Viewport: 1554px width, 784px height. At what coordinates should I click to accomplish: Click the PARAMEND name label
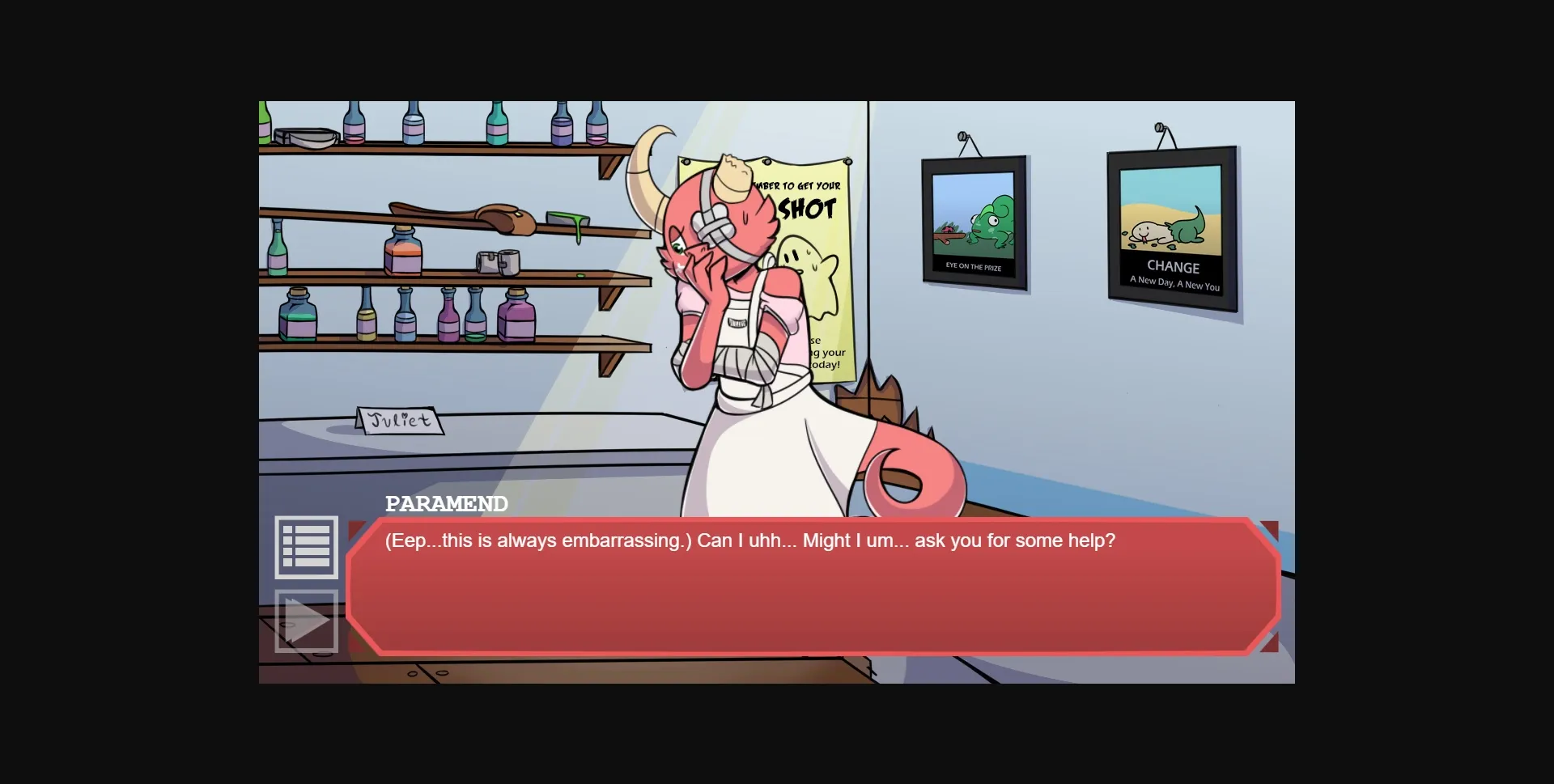coord(445,503)
